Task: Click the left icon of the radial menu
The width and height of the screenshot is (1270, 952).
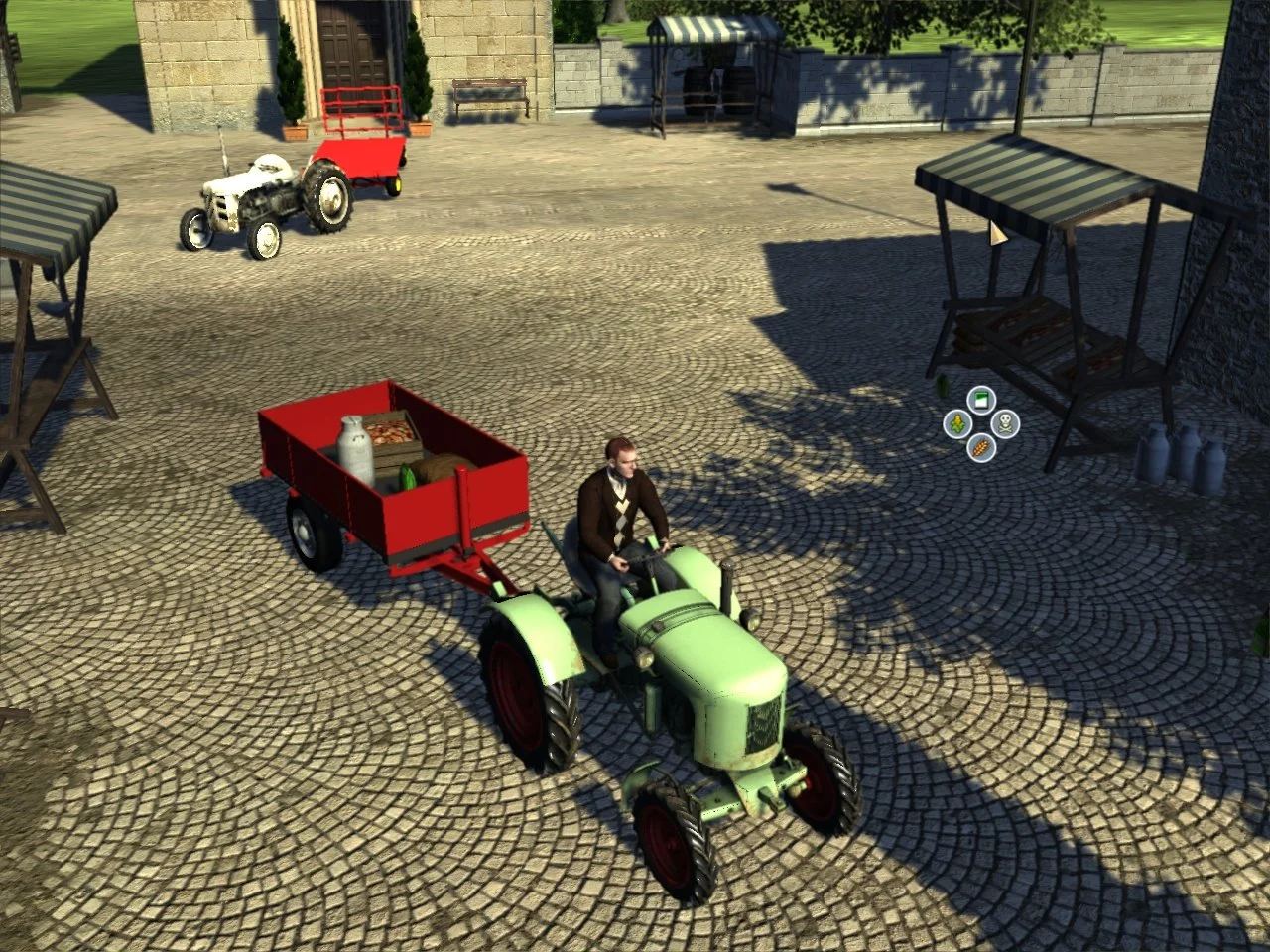Action: click(956, 422)
